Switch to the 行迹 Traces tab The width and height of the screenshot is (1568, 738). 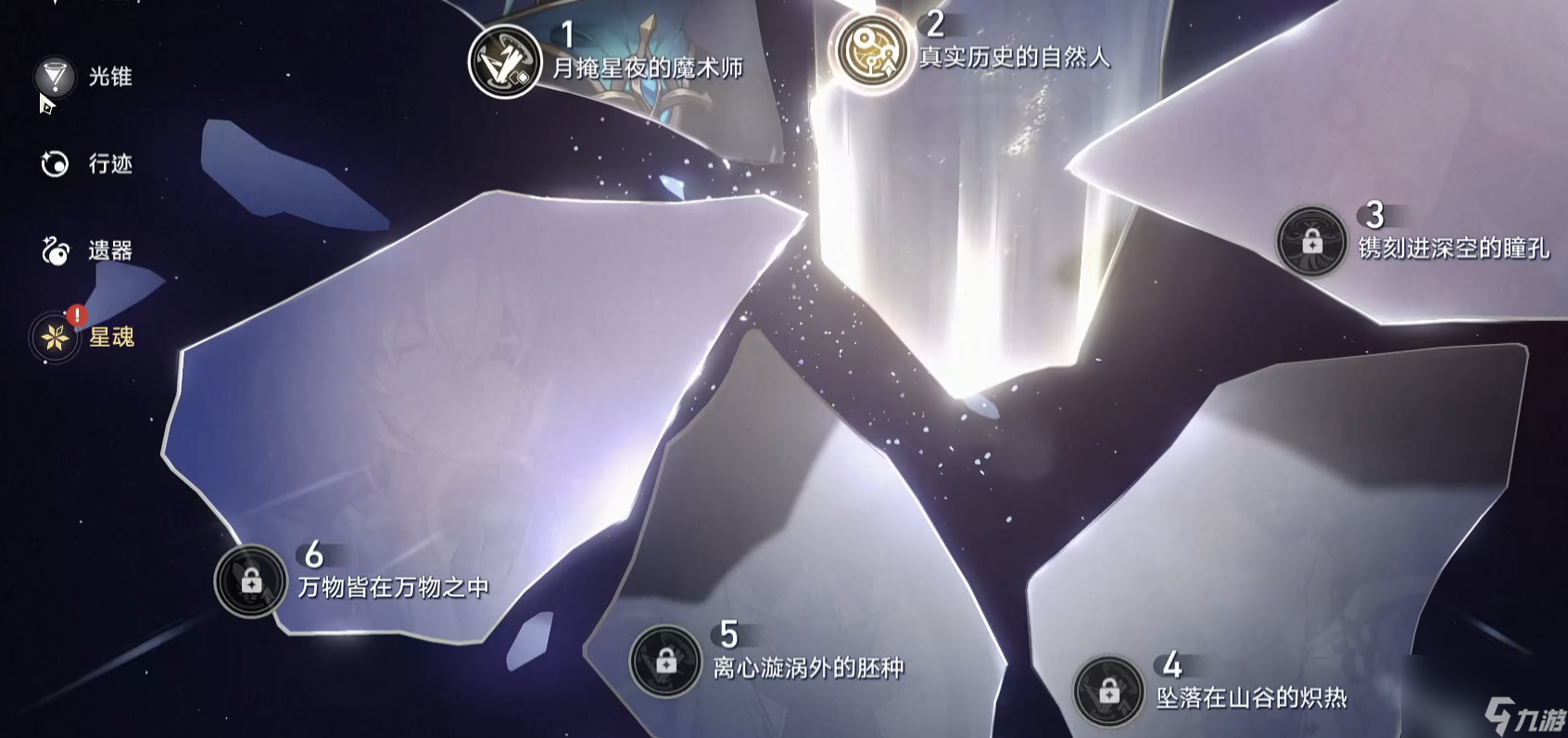[x=108, y=164]
